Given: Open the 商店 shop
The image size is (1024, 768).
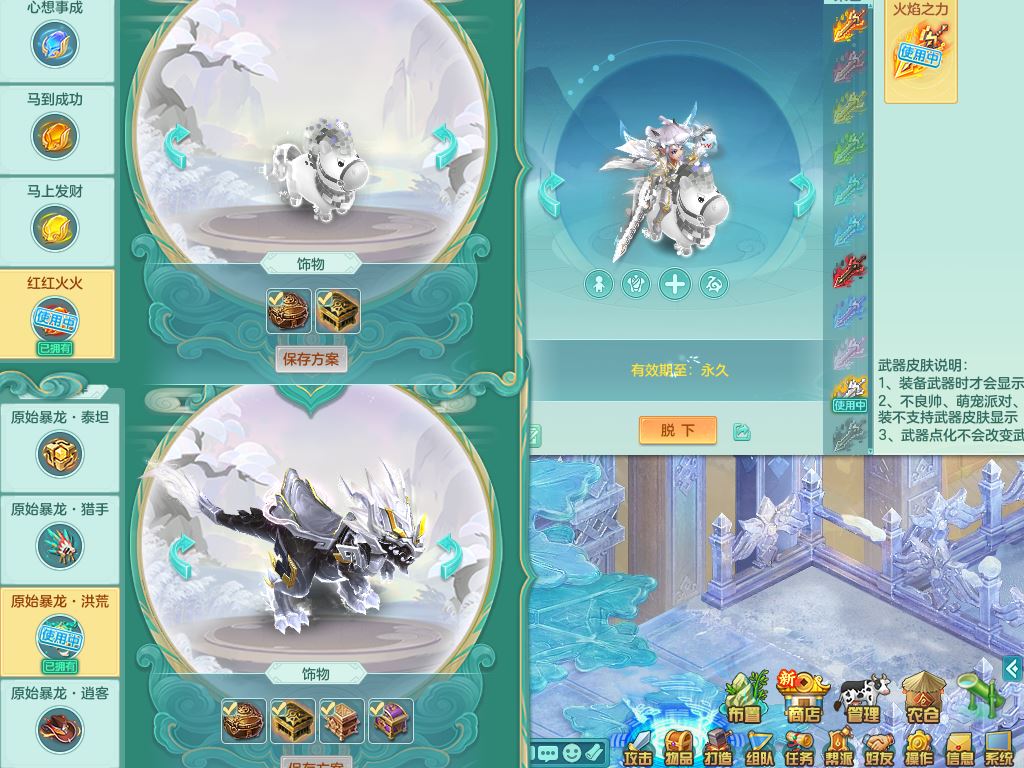Looking at the screenshot, I should click(805, 698).
